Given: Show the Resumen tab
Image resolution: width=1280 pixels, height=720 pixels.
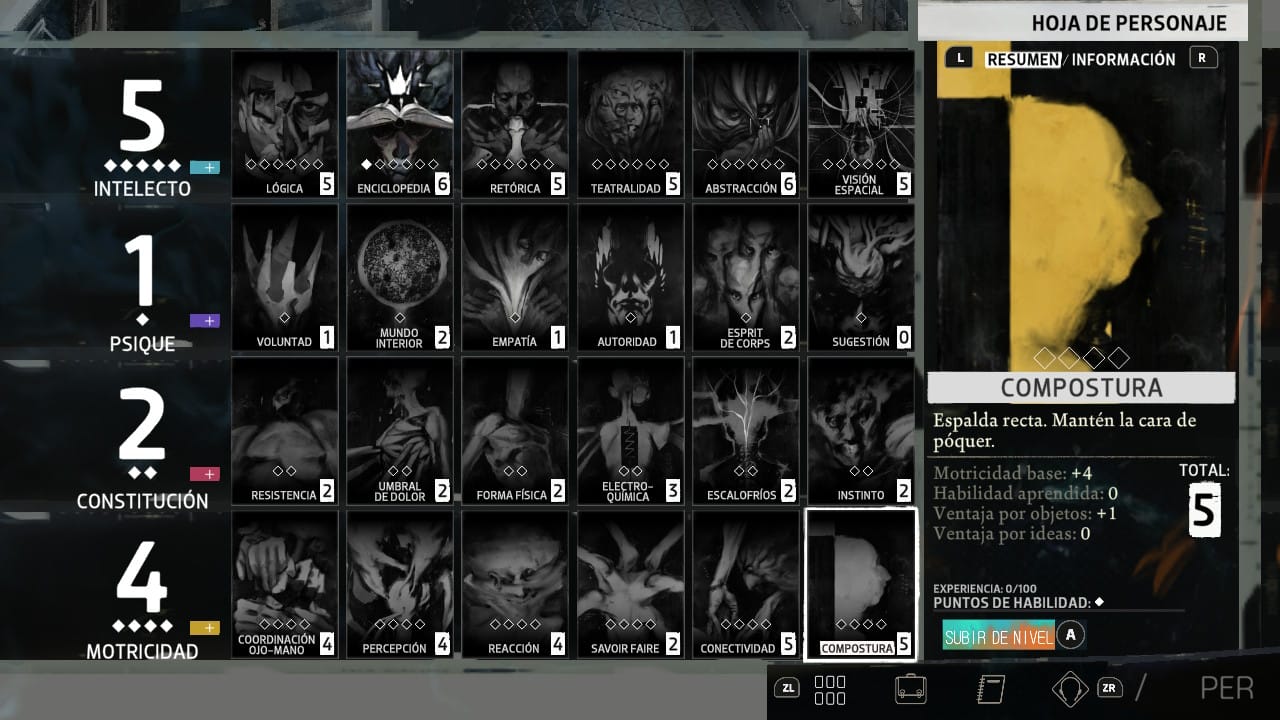Looking at the screenshot, I should click(1023, 59).
